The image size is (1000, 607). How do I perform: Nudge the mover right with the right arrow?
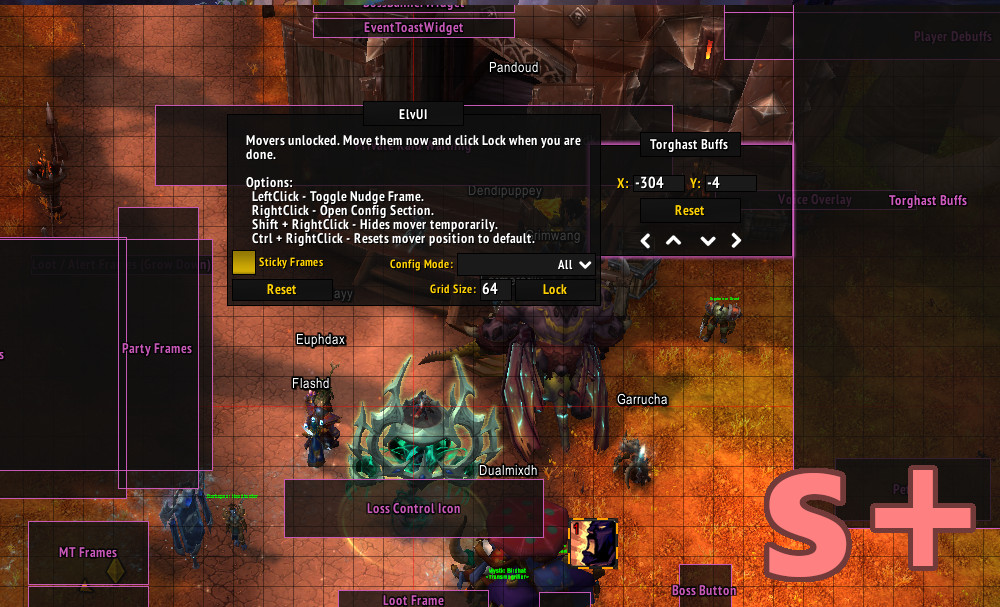(x=737, y=241)
